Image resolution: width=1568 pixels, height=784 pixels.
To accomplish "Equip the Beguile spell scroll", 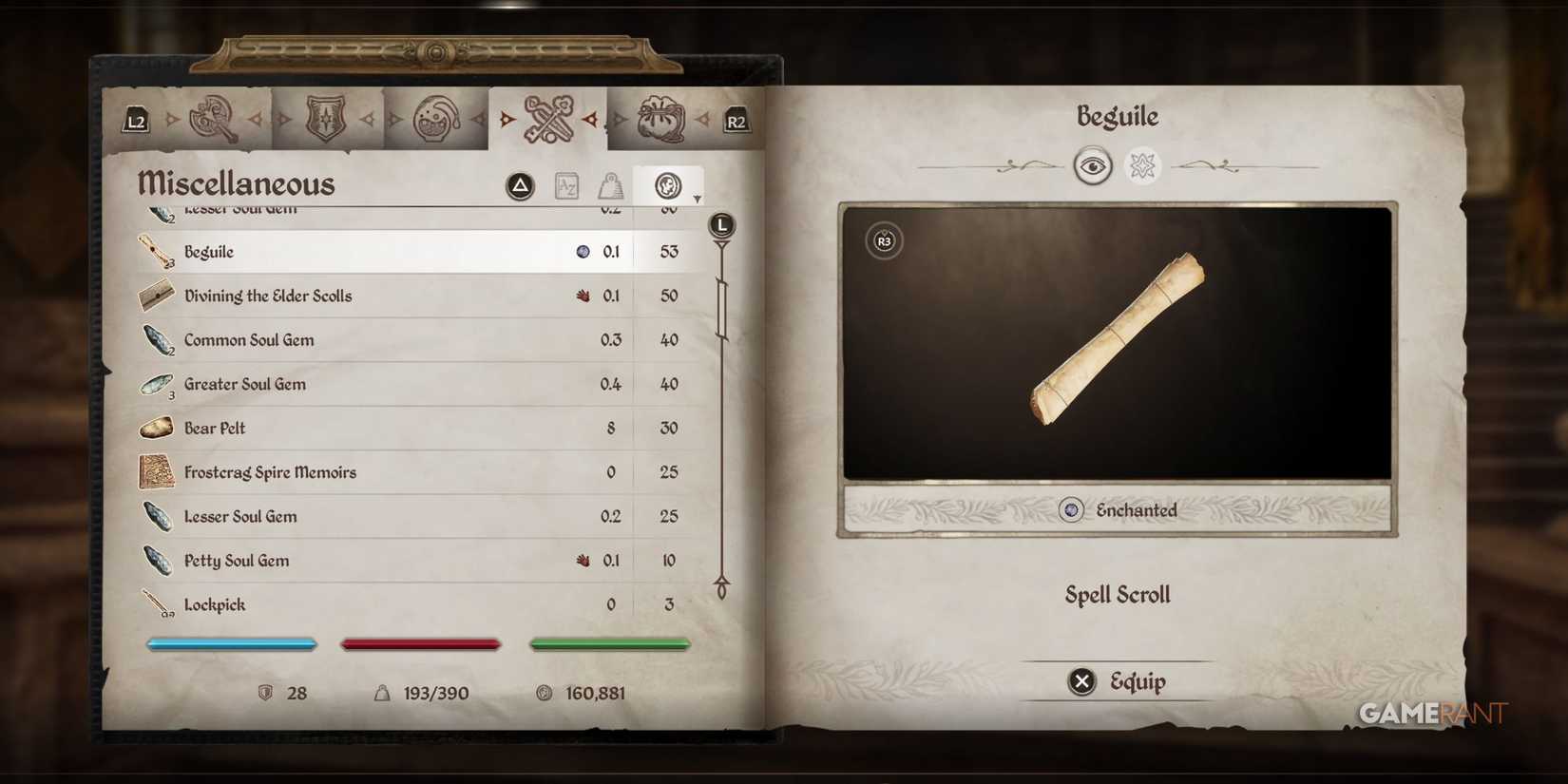I will click(1118, 681).
